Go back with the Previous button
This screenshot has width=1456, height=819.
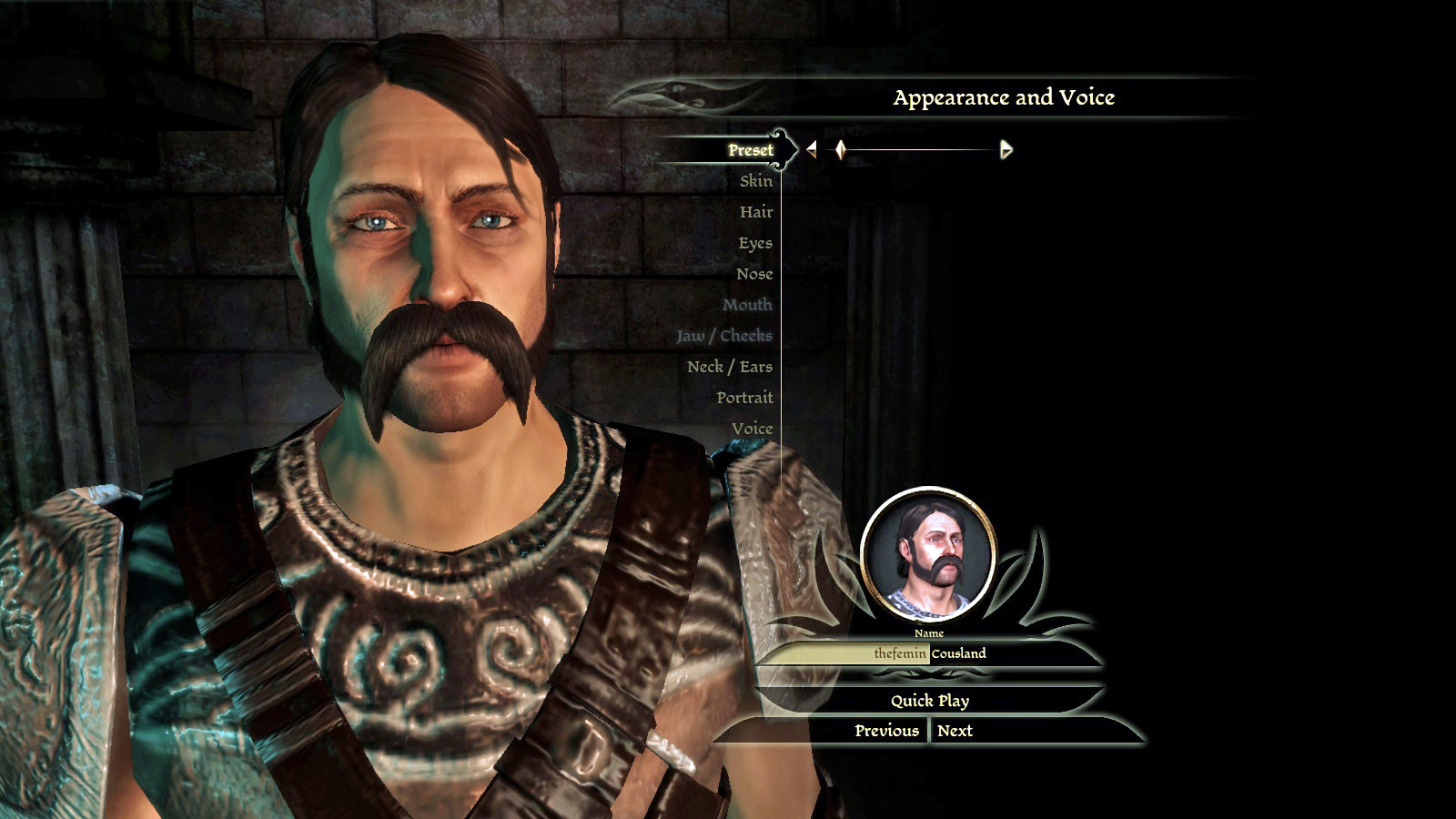tap(886, 731)
